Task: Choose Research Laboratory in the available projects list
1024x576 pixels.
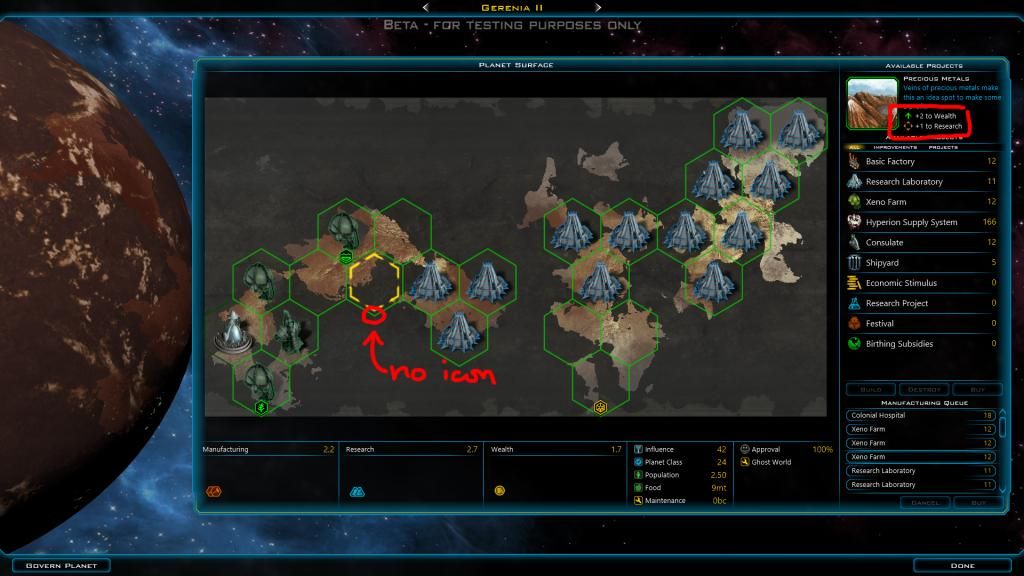Action: coord(904,182)
